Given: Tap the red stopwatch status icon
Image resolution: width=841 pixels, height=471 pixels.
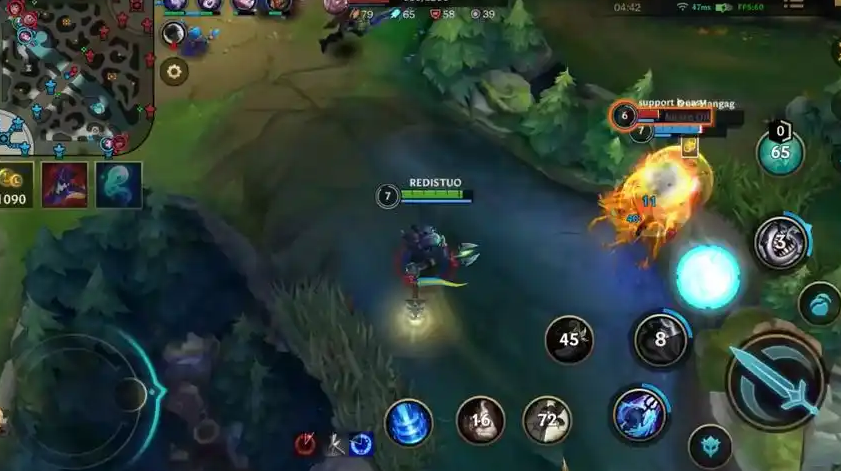Looking at the screenshot, I should coord(306,445).
